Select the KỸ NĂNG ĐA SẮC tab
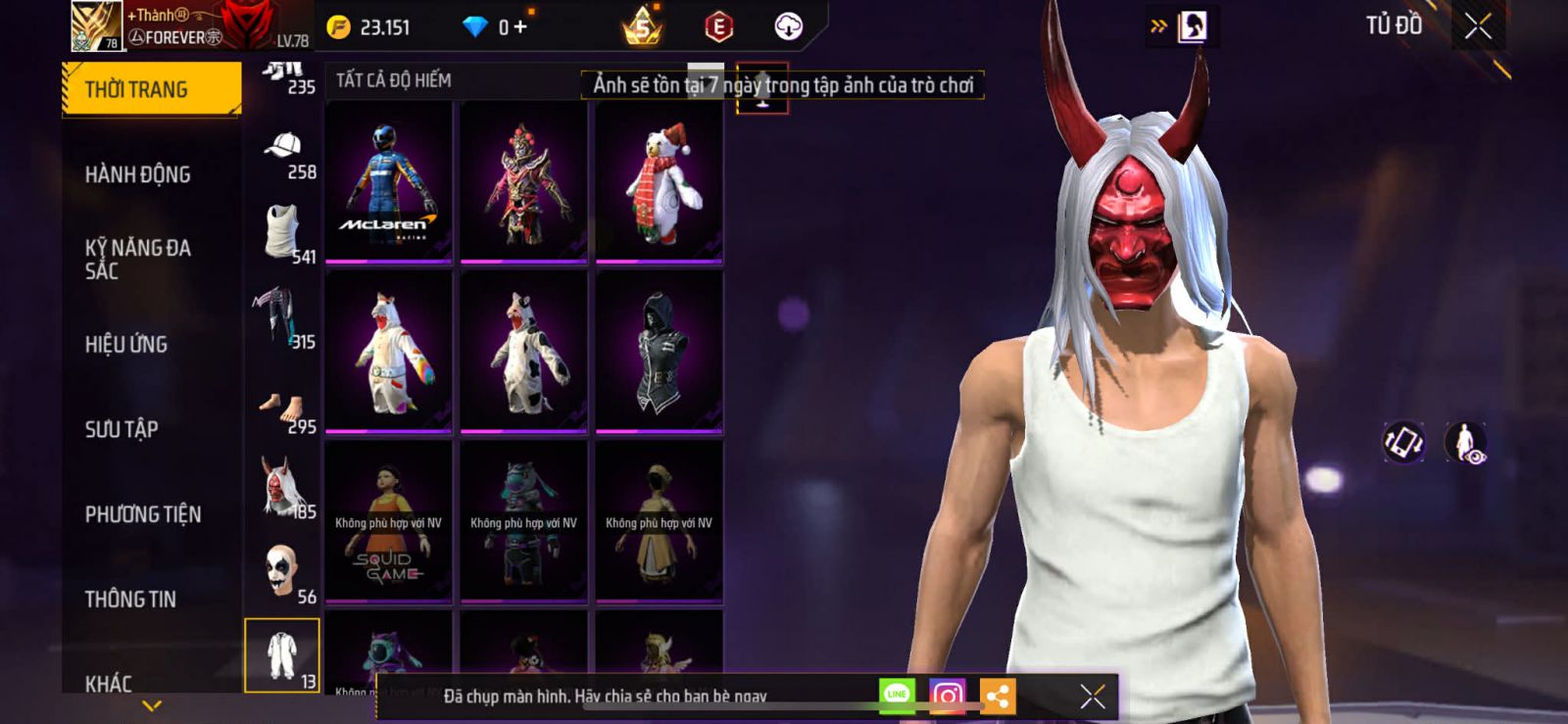This screenshot has width=1568, height=724. coord(138,259)
